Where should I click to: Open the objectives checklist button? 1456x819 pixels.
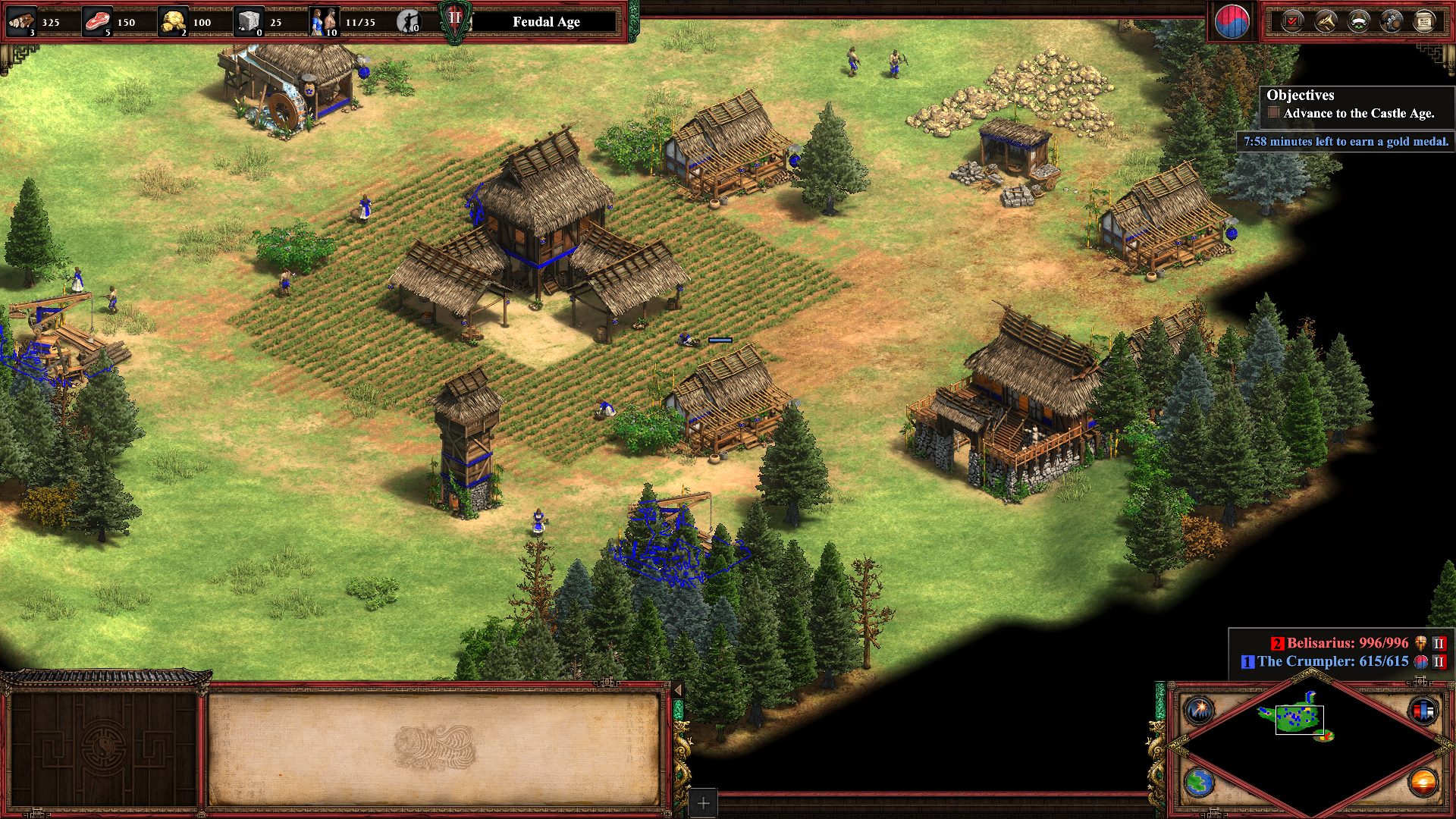click(1292, 21)
